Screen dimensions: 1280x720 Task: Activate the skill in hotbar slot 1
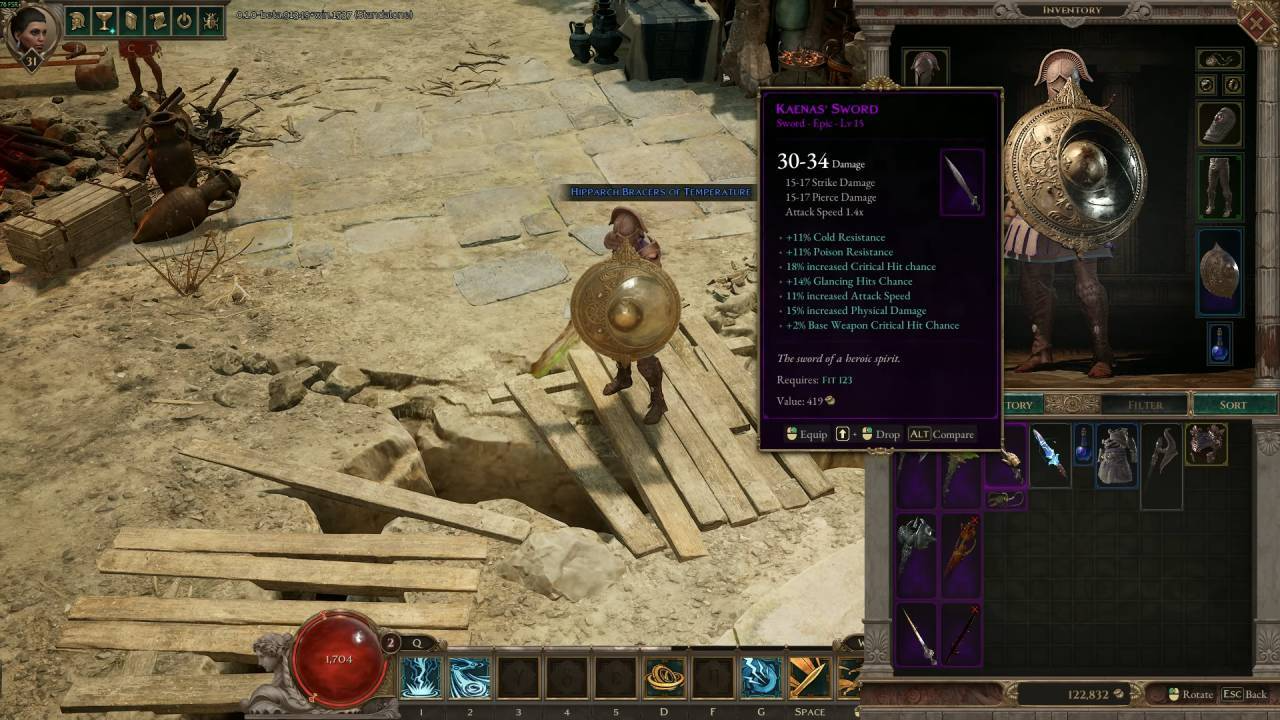point(421,678)
